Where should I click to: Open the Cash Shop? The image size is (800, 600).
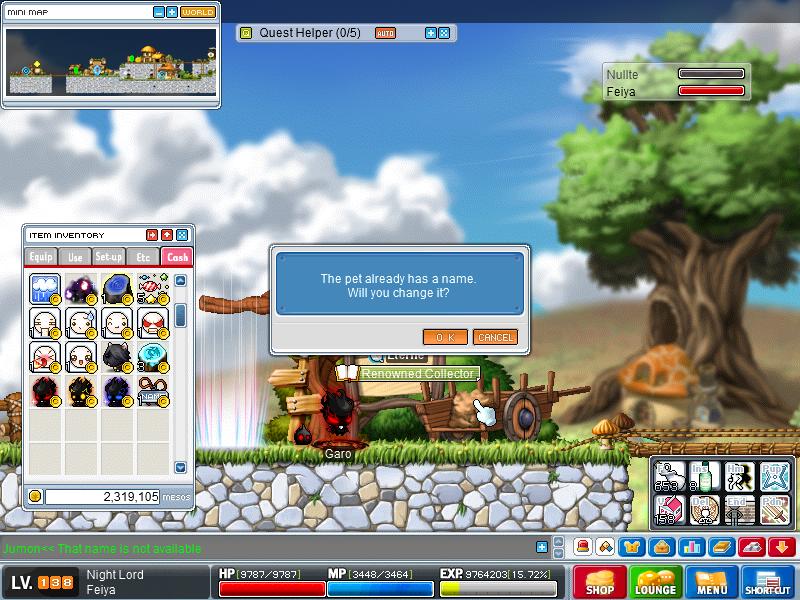point(600,583)
